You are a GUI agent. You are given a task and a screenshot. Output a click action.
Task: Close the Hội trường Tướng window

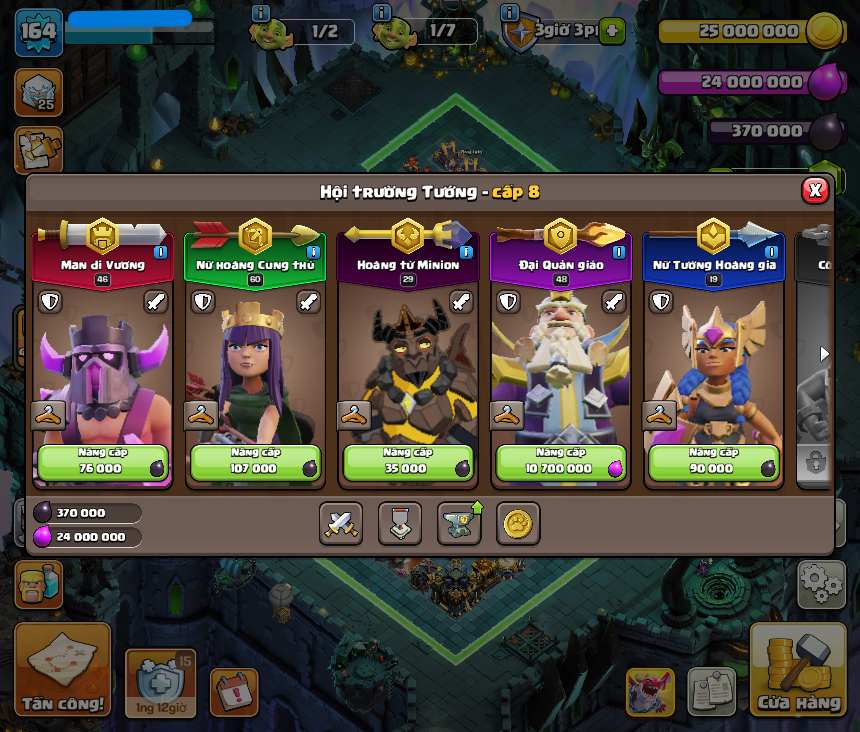815,190
